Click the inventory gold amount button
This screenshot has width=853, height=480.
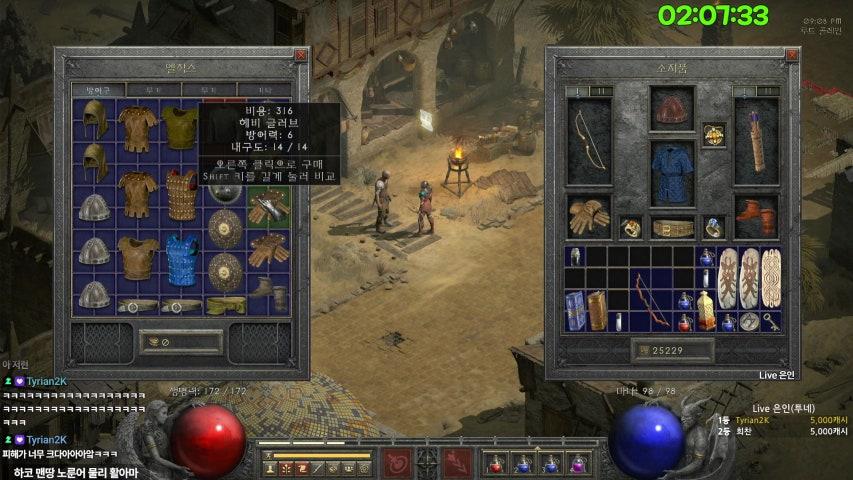(671, 350)
